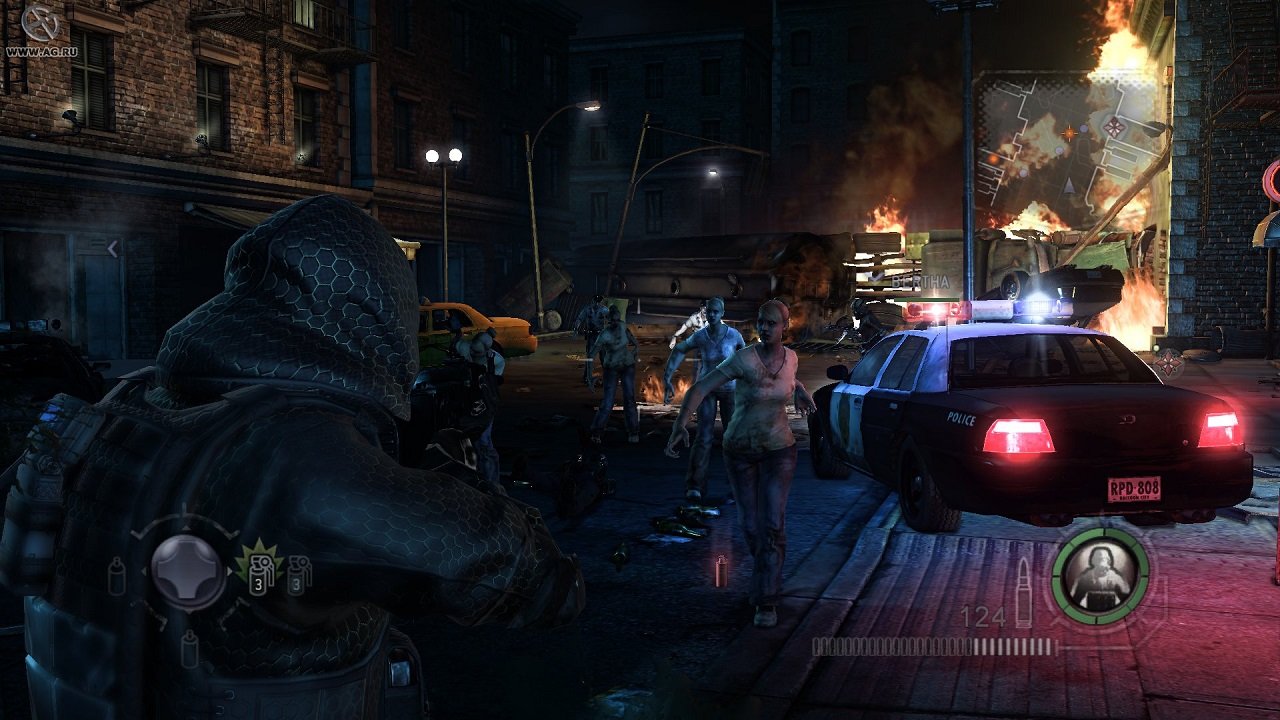
Task: Click the Umbrella logo on the minimap
Action: (x=1114, y=128)
